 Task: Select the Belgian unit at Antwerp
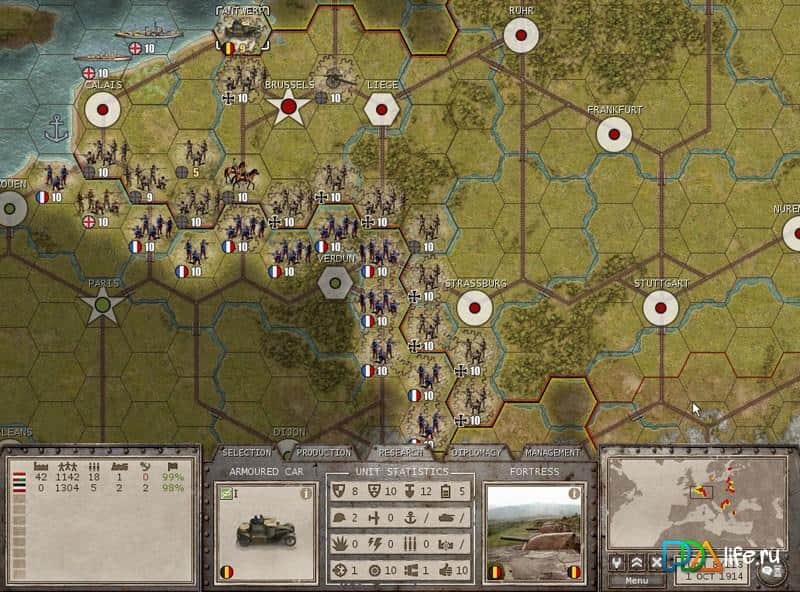tap(238, 34)
